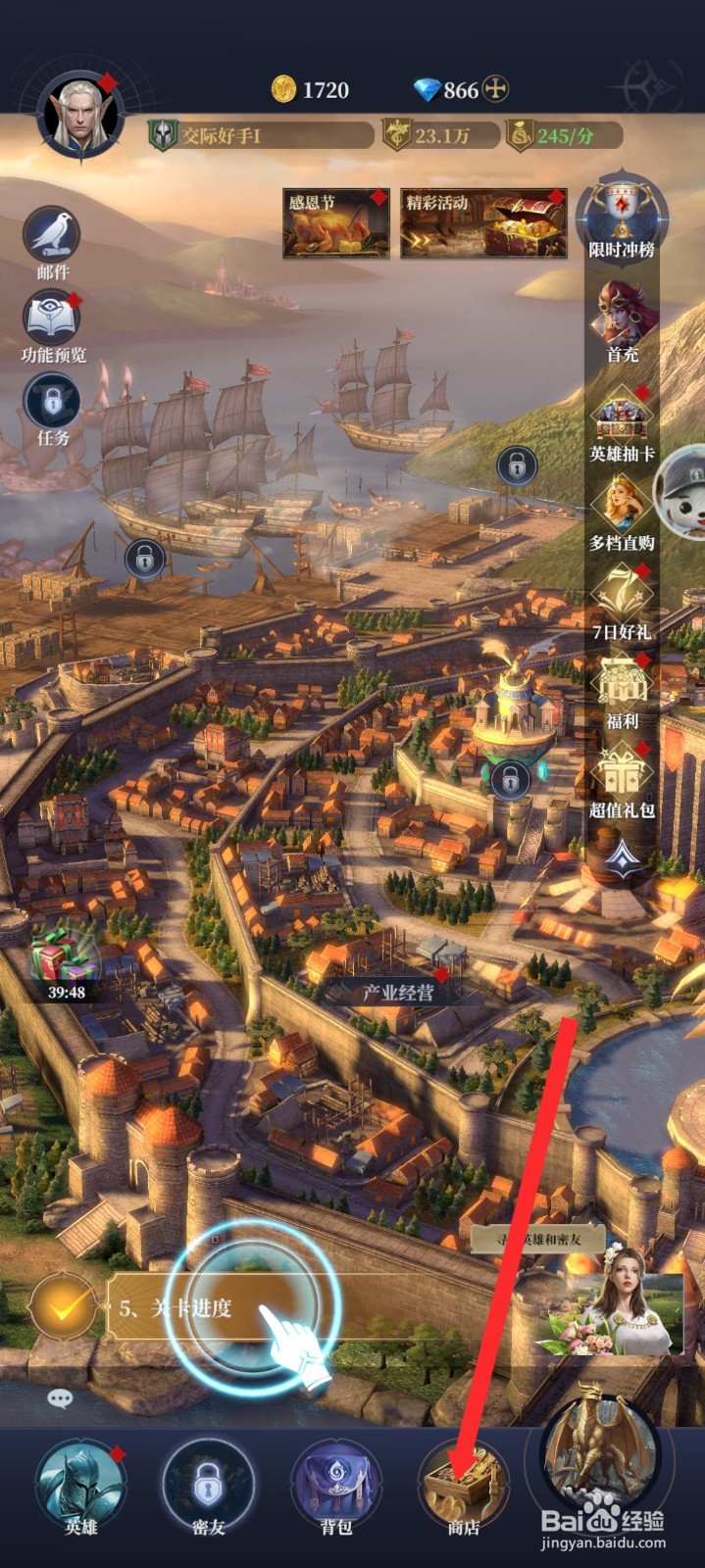Open the 精彩活动 events banner
Viewport: 705px width, 1568px height.
point(483,224)
